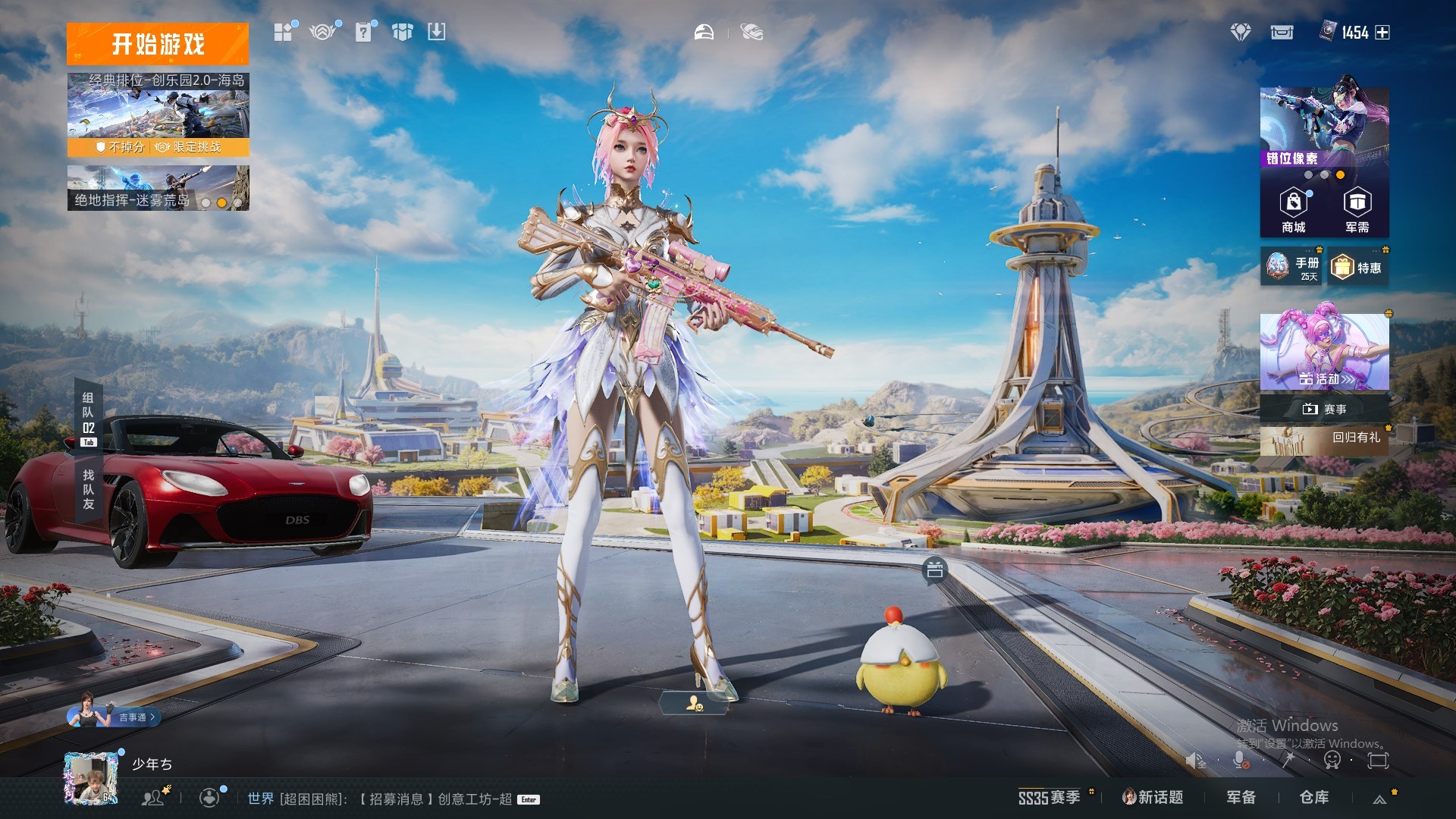The width and height of the screenshot is (1456, 819).
Task: Add currency with the plus button
Action: pyautogui.click(x=1382, y=33)
